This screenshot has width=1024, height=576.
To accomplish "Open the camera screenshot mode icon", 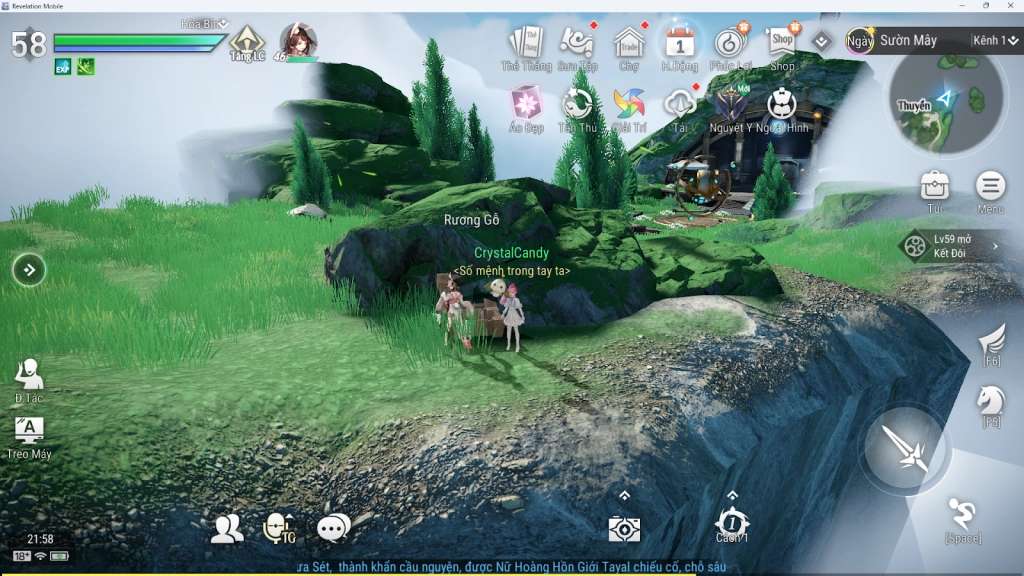I will [x=624, y=529].
